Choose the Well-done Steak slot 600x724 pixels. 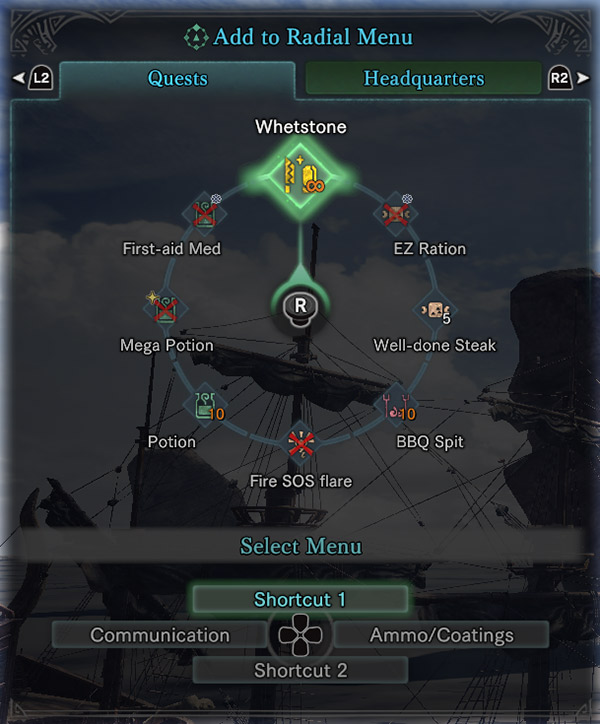(x=434, y=310)
